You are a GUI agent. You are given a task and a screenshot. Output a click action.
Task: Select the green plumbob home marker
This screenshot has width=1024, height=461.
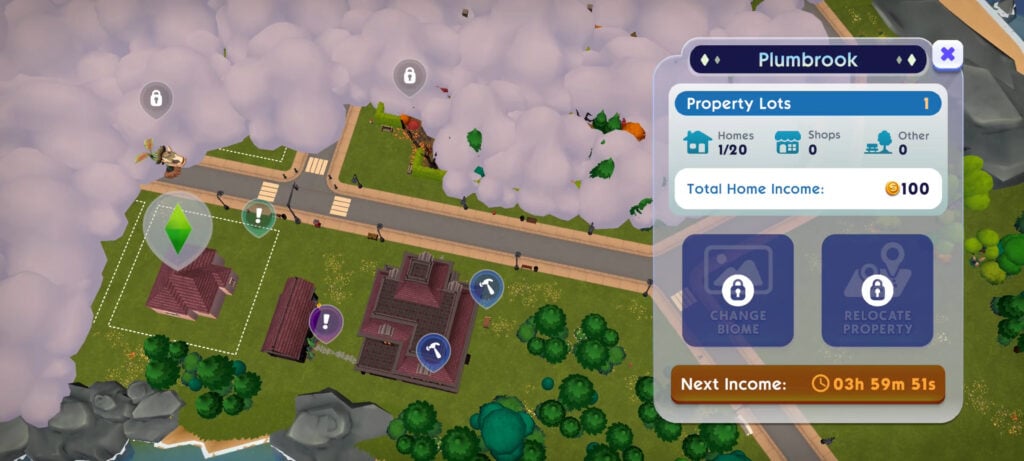click(177, 228)
